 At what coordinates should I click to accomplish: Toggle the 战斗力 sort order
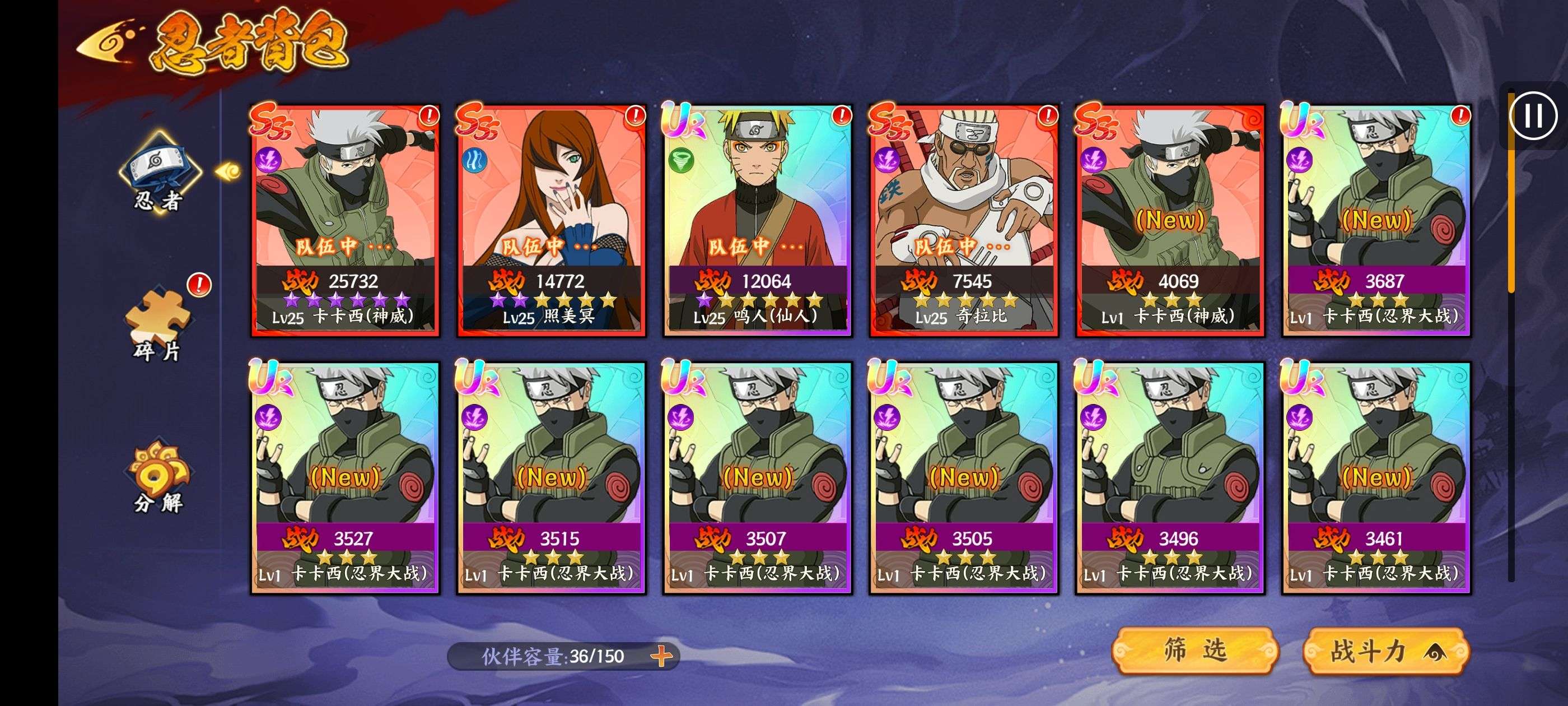pos(1387,652)
